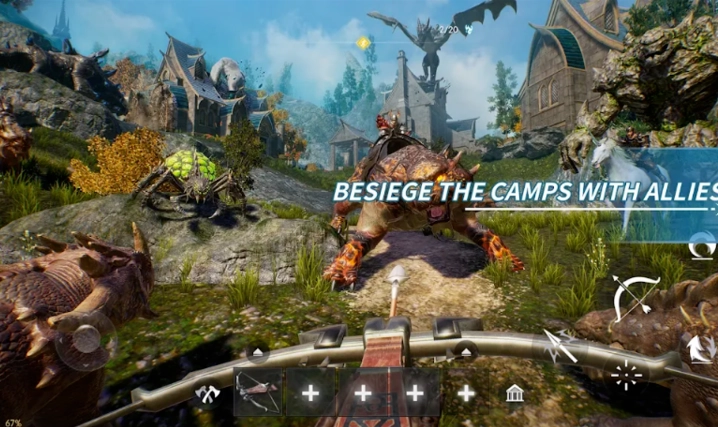Tap the swirl icon below the banner
718x427 pixels.
703,243
